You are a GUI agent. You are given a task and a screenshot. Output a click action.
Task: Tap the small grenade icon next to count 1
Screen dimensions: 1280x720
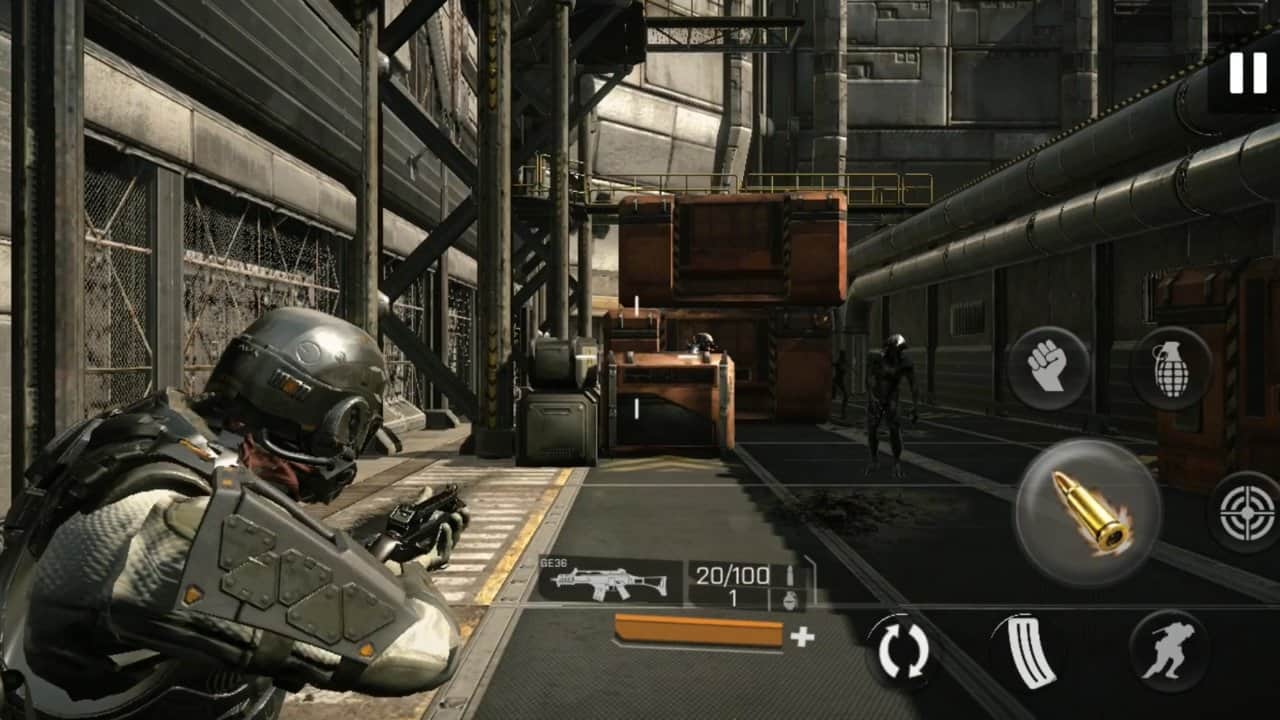(x=788, y=600)
